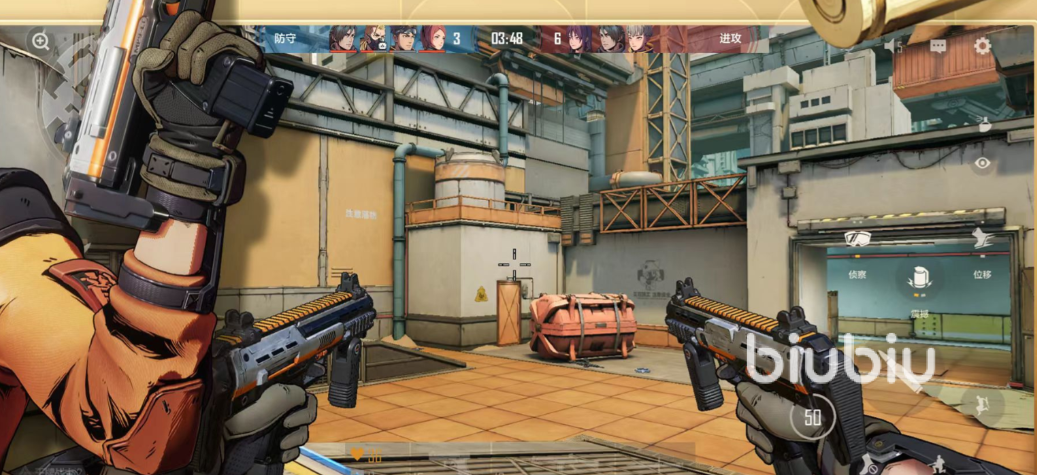Viewport: 1037px width, 475px height.
Task: Use the center barrel ability button
Action: [919, 281]
